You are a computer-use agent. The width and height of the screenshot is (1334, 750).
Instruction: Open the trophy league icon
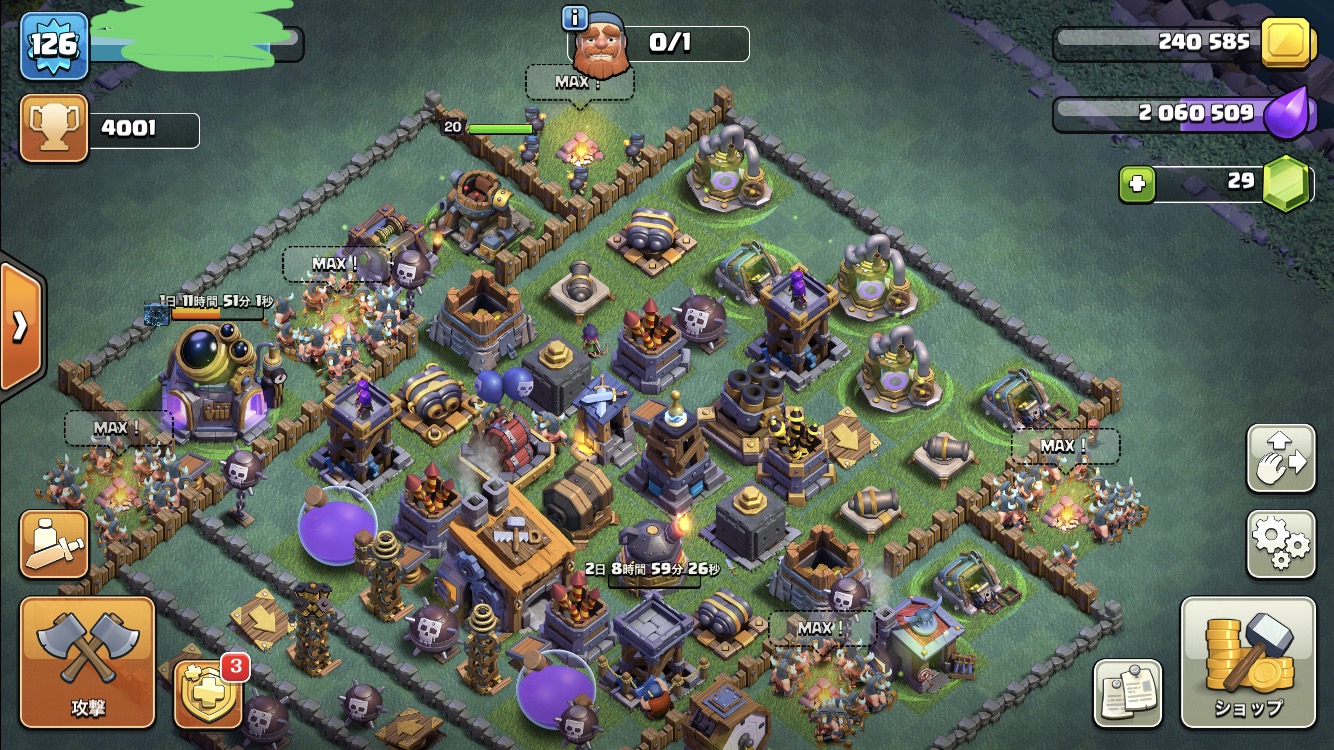54,128
